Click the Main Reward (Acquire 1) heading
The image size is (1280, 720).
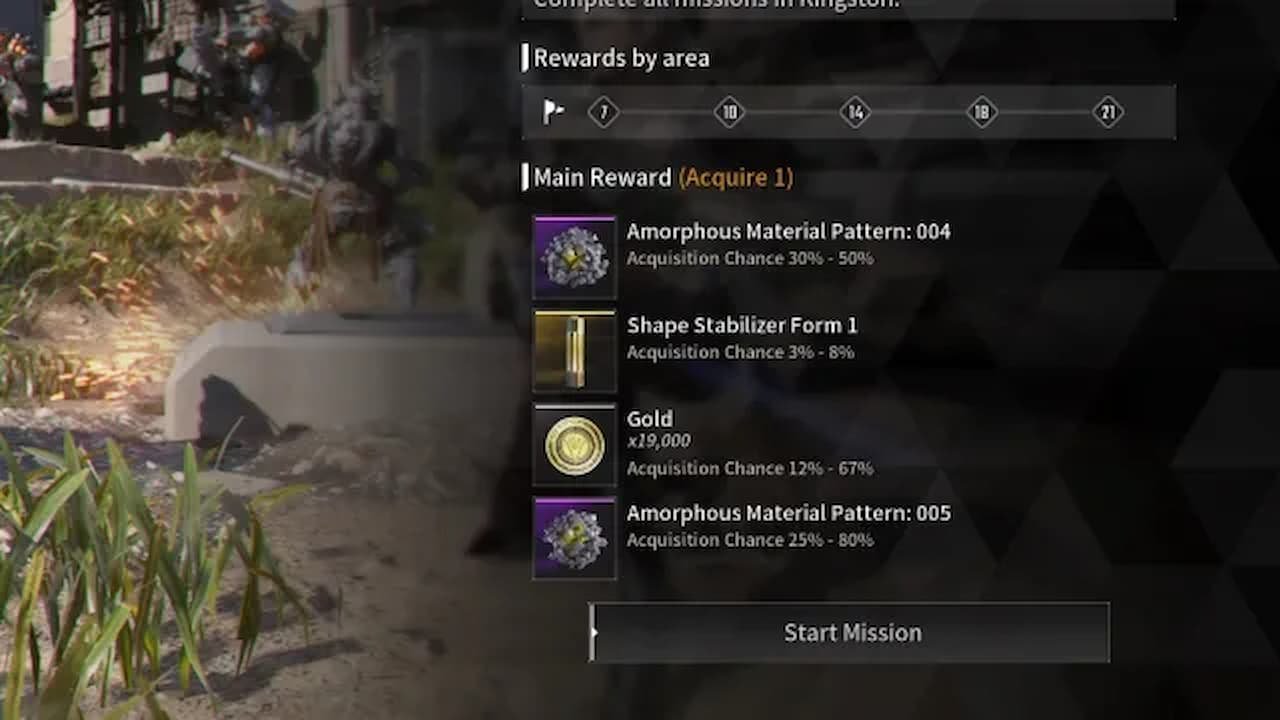tap(658, 178)
